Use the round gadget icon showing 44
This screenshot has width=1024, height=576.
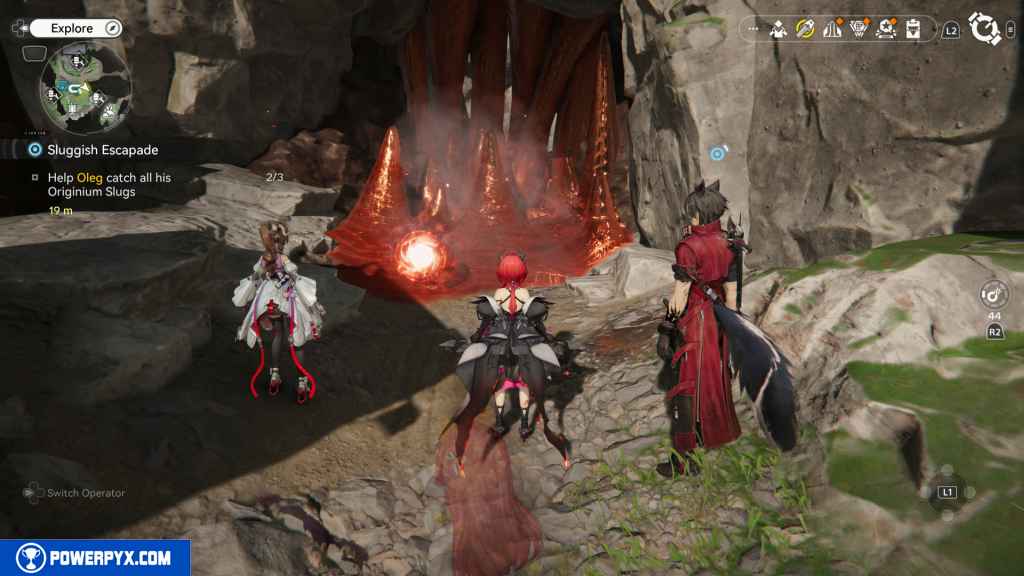(x=993, y=295)
